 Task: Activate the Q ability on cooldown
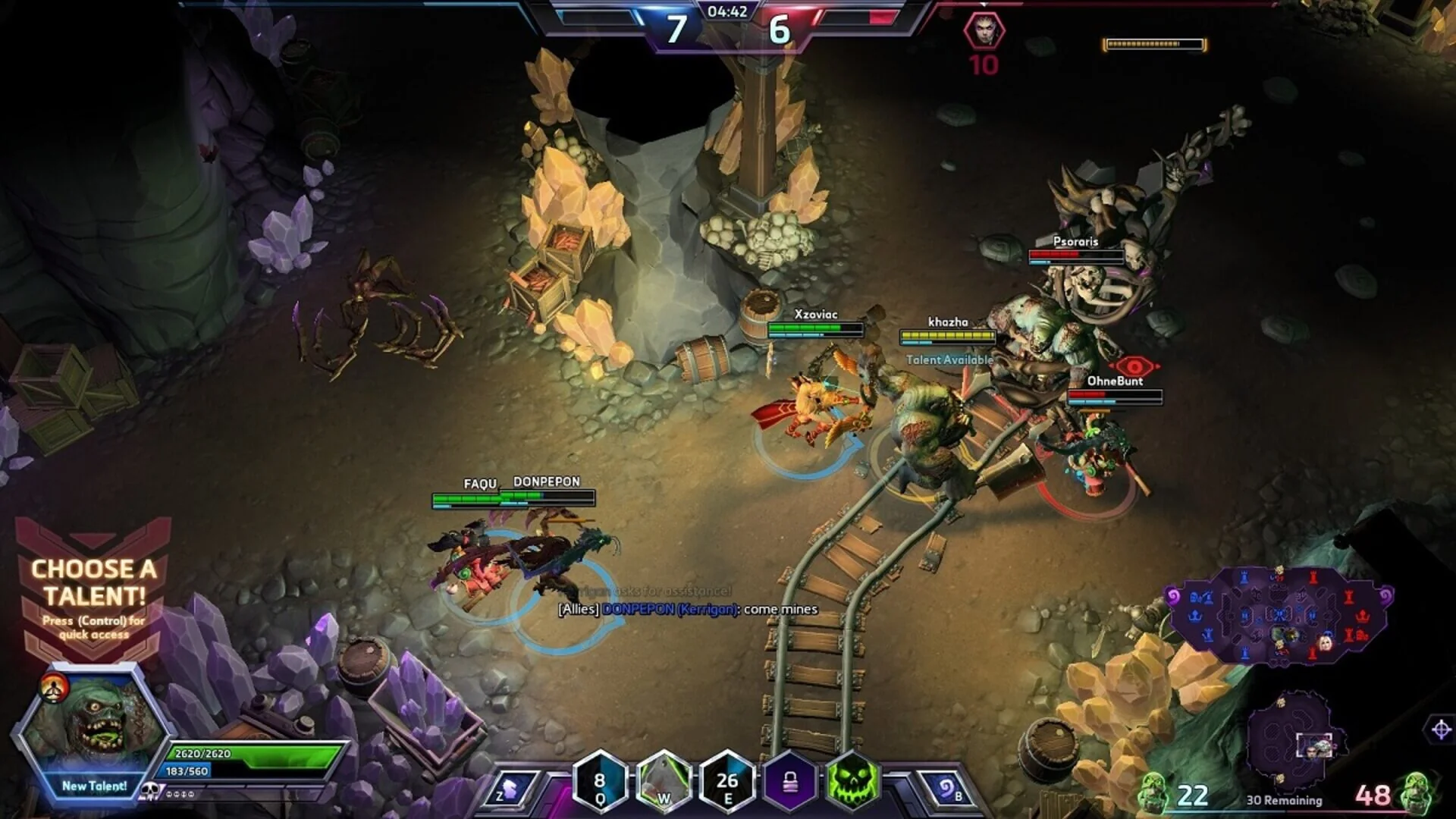click(600, 781)
